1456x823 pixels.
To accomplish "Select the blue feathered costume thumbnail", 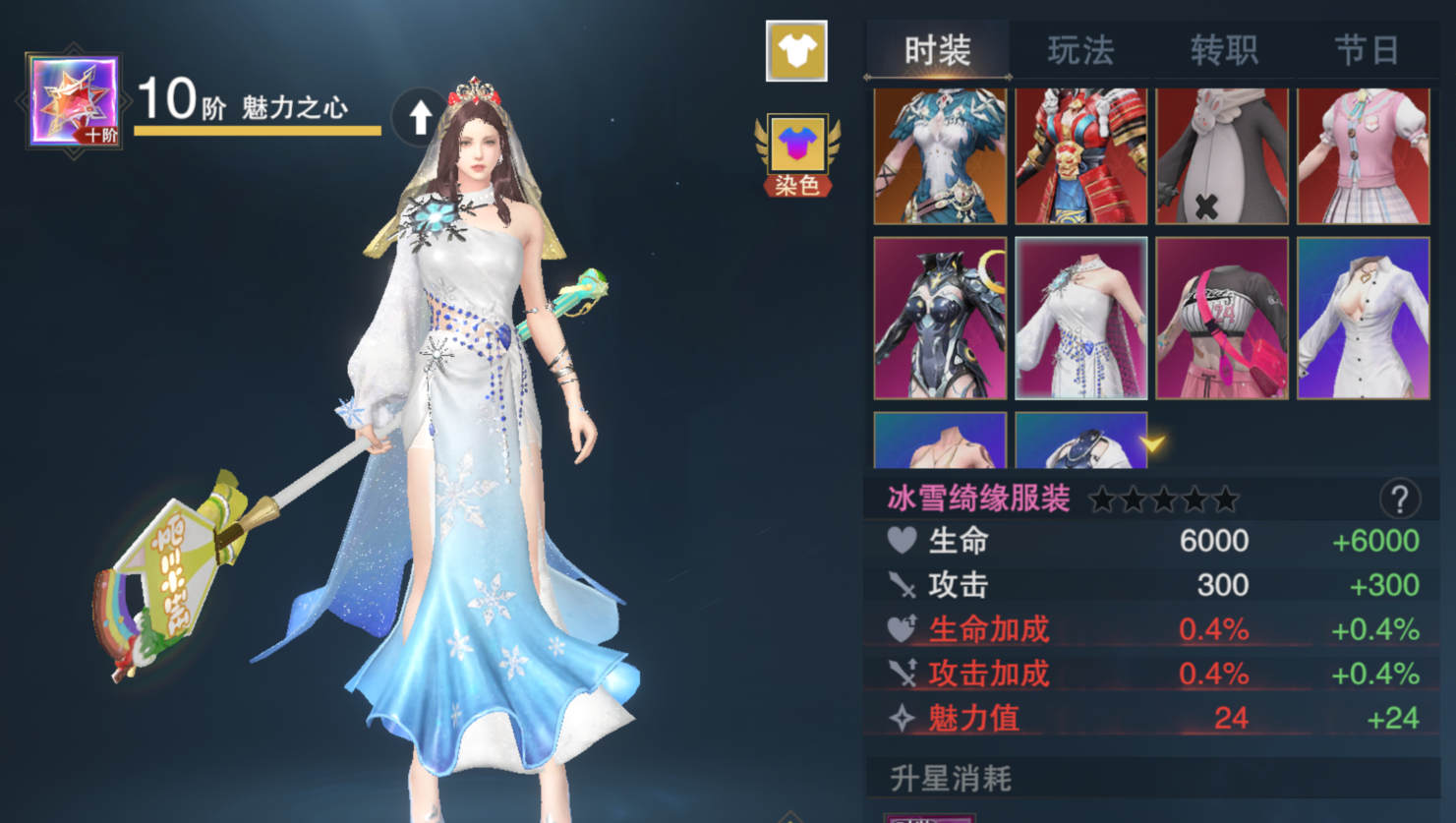I will coord(940,156).
